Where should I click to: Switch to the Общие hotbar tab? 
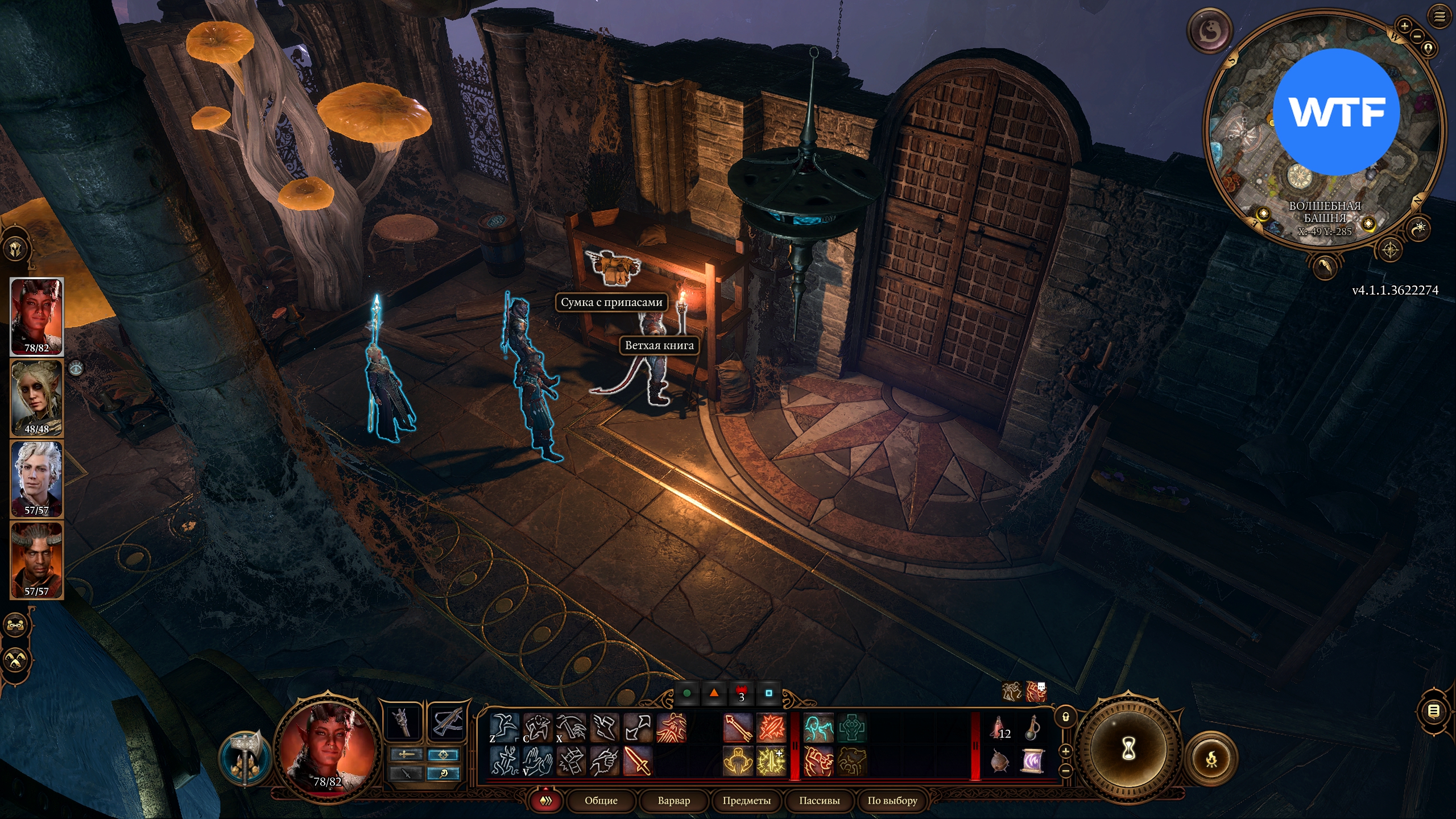coord(601,800)
